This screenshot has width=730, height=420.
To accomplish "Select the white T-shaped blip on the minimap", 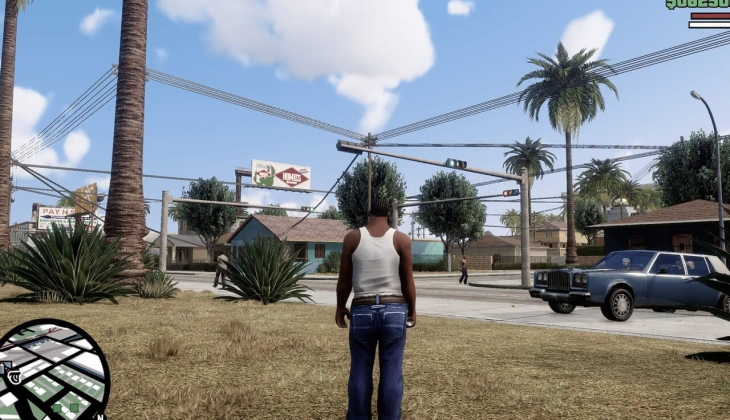I will point(14,376).
